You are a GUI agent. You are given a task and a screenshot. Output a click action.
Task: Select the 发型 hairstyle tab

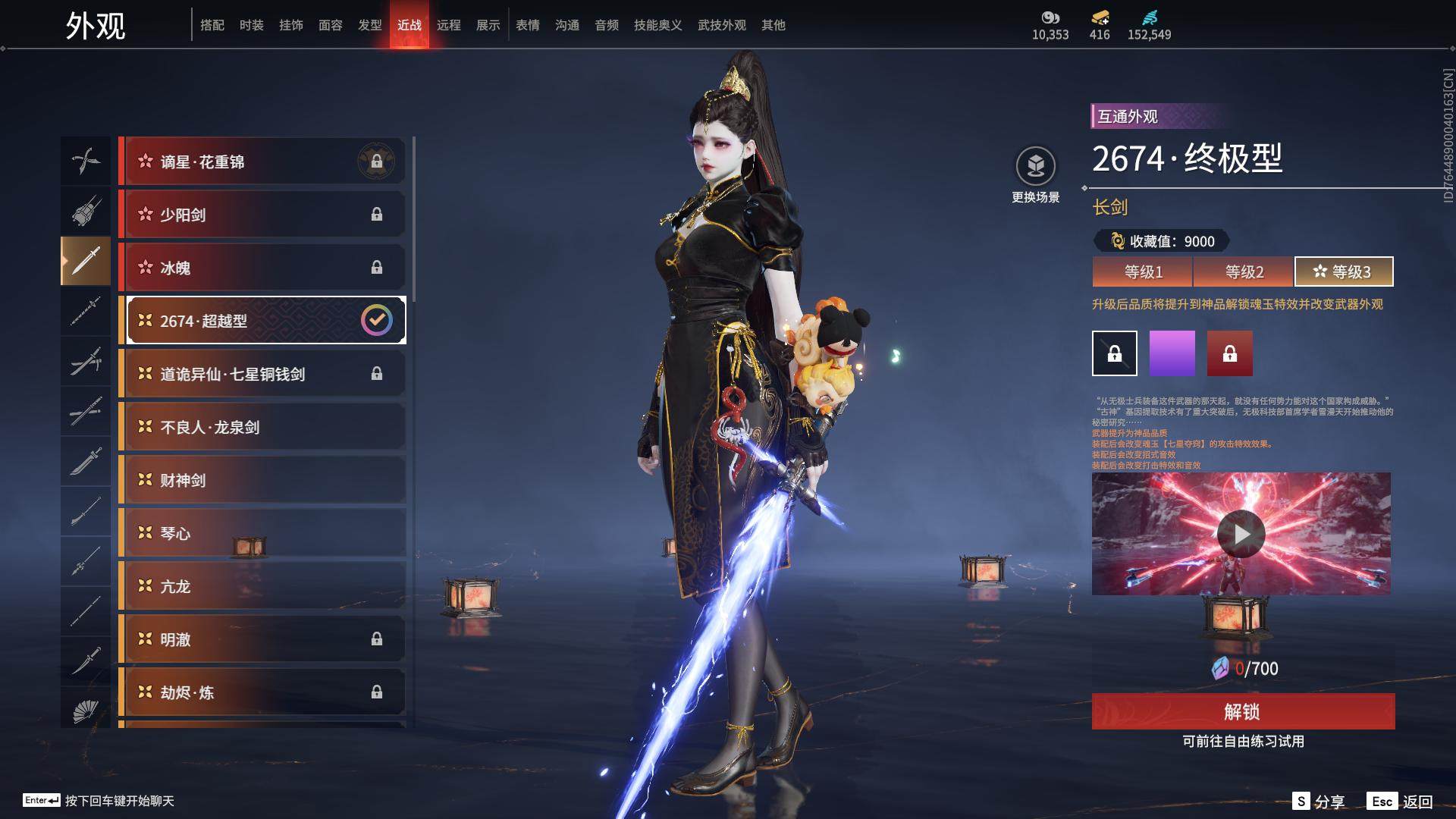[x=369, y=25]
